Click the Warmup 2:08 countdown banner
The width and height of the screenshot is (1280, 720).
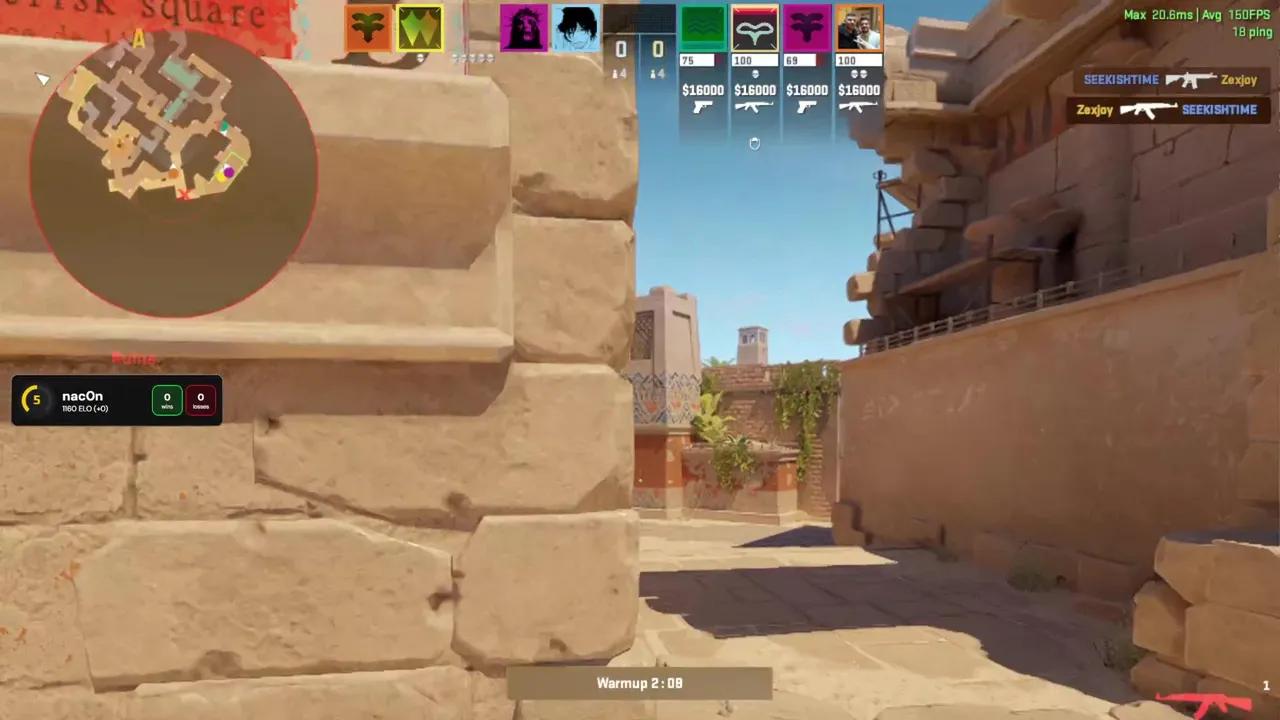click(640, 683)
